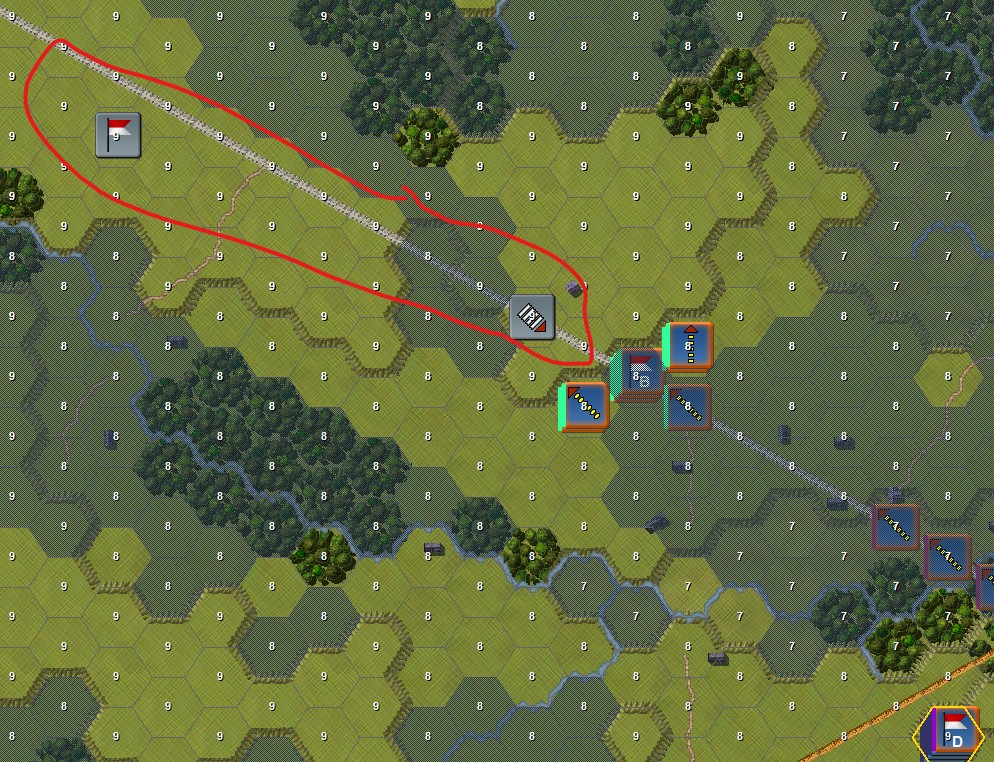Click the gray striped marker with red triangle

pos(532,317)
